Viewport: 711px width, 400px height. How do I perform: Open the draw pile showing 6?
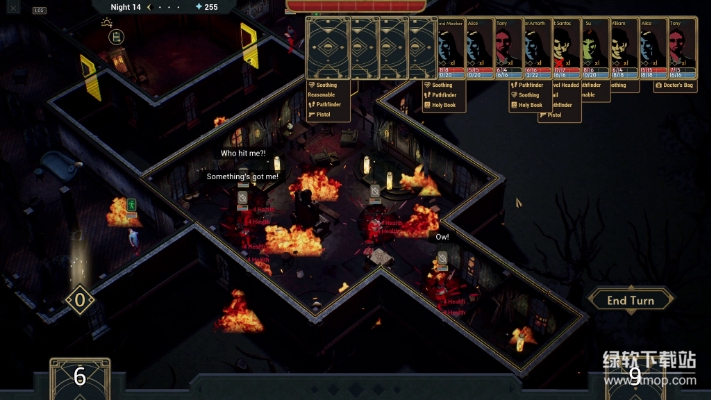[x=80, y=377]
